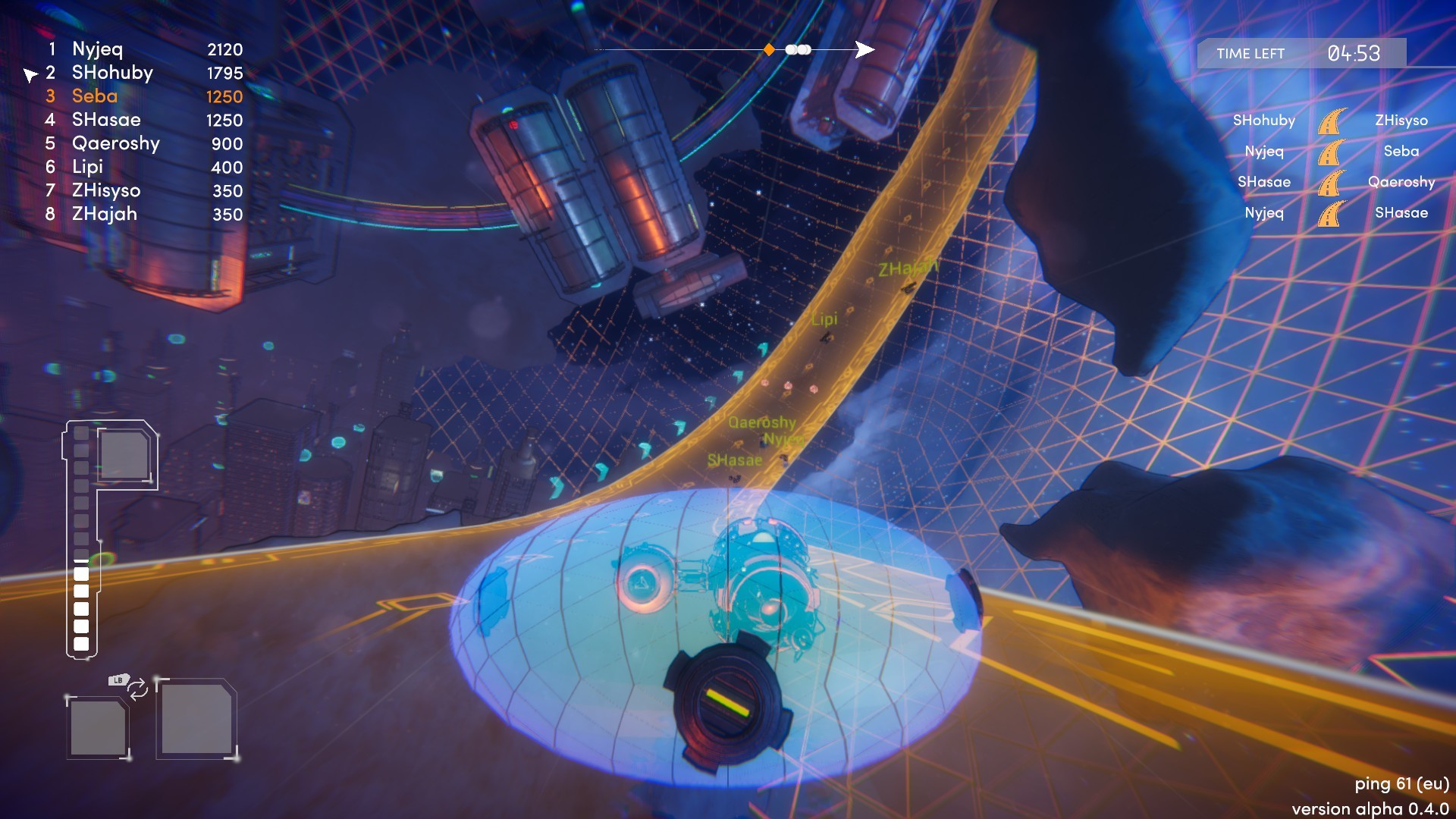
Task: Click ZHajah's floating name tag on the track
Action: click(907, 266)
